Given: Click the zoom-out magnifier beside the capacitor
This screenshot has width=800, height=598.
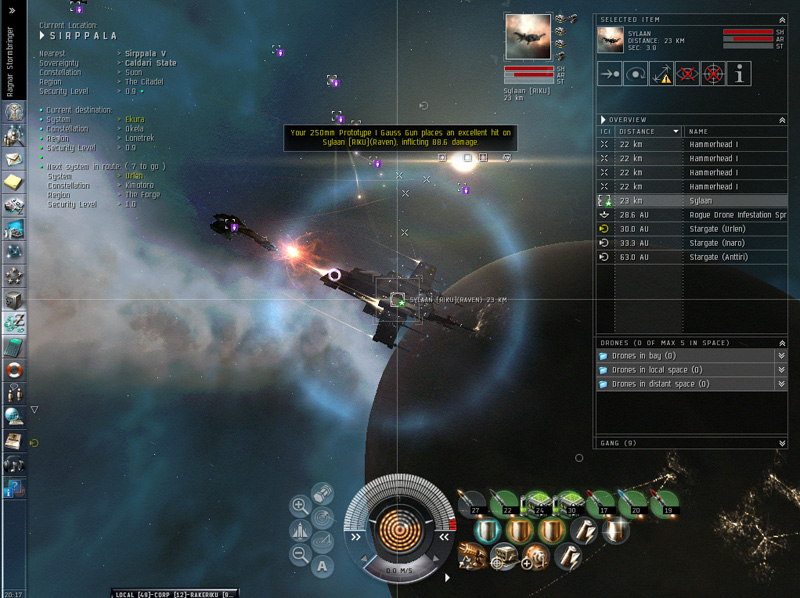Looking at the screenshot, I should click(x=300, y=553).
